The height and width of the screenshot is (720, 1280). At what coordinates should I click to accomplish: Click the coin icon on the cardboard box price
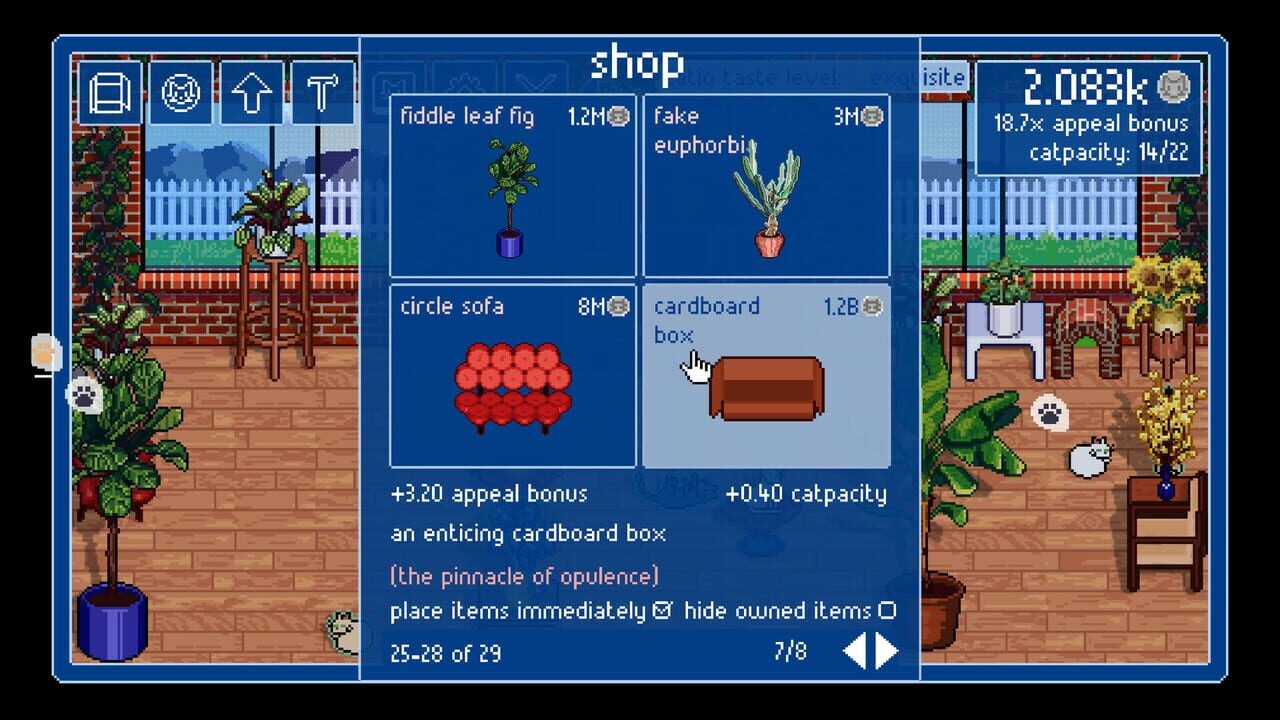pyautogui.click(x=874, y=305)
